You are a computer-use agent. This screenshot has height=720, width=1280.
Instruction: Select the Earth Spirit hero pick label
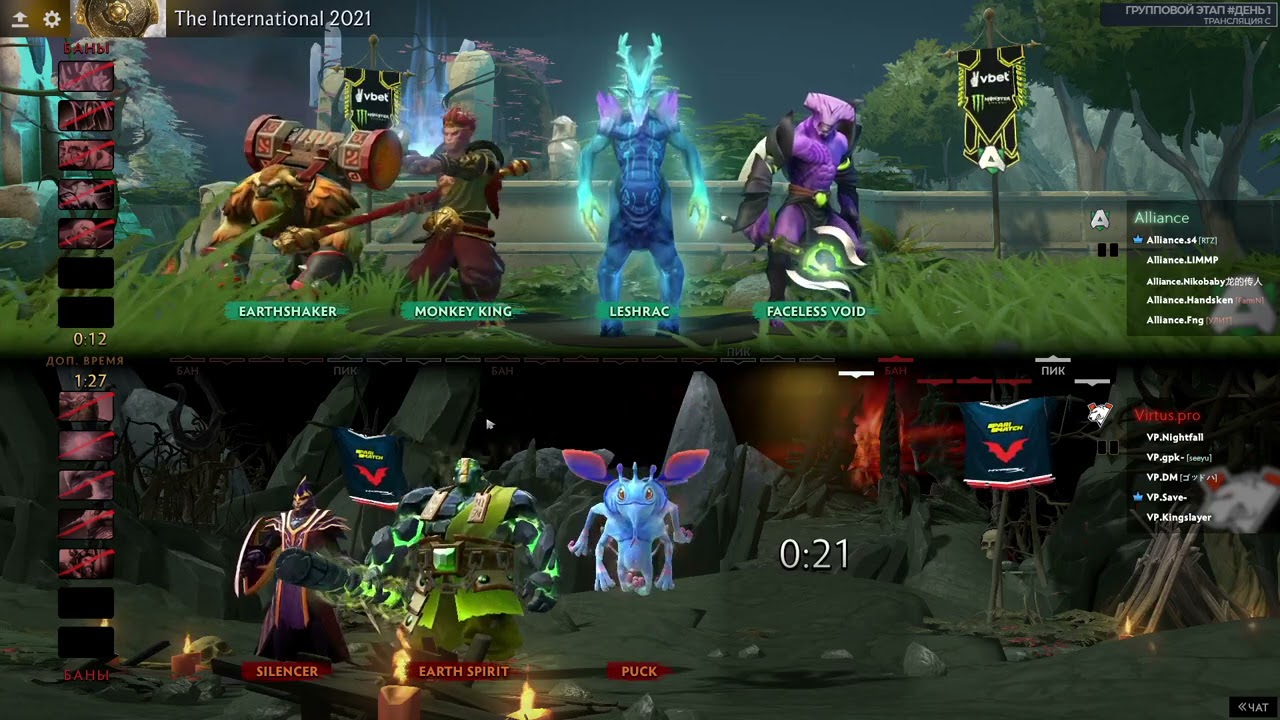click(x=463, y=671)
